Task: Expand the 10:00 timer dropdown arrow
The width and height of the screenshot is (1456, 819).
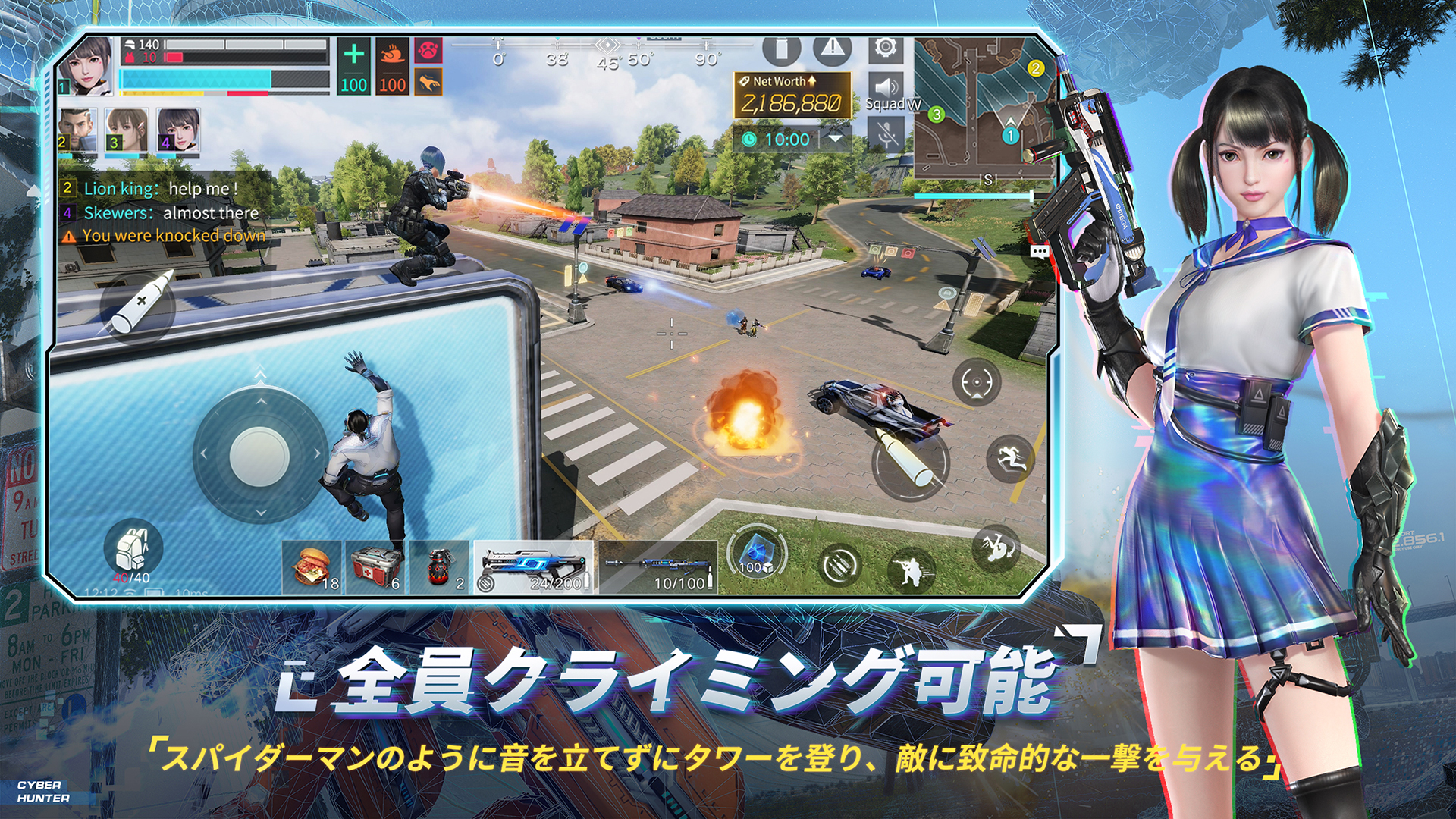Action: pyautogui.click(x=836, y=140)
